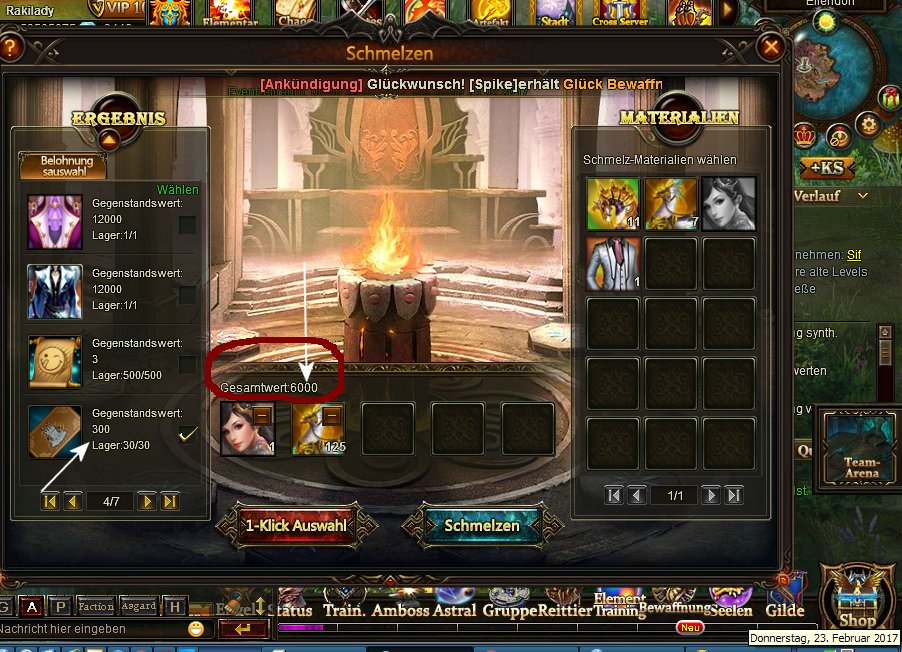Open the Shop
This screenshot has width=902, height=652.
pyautogui.click(x=857, y=600)
